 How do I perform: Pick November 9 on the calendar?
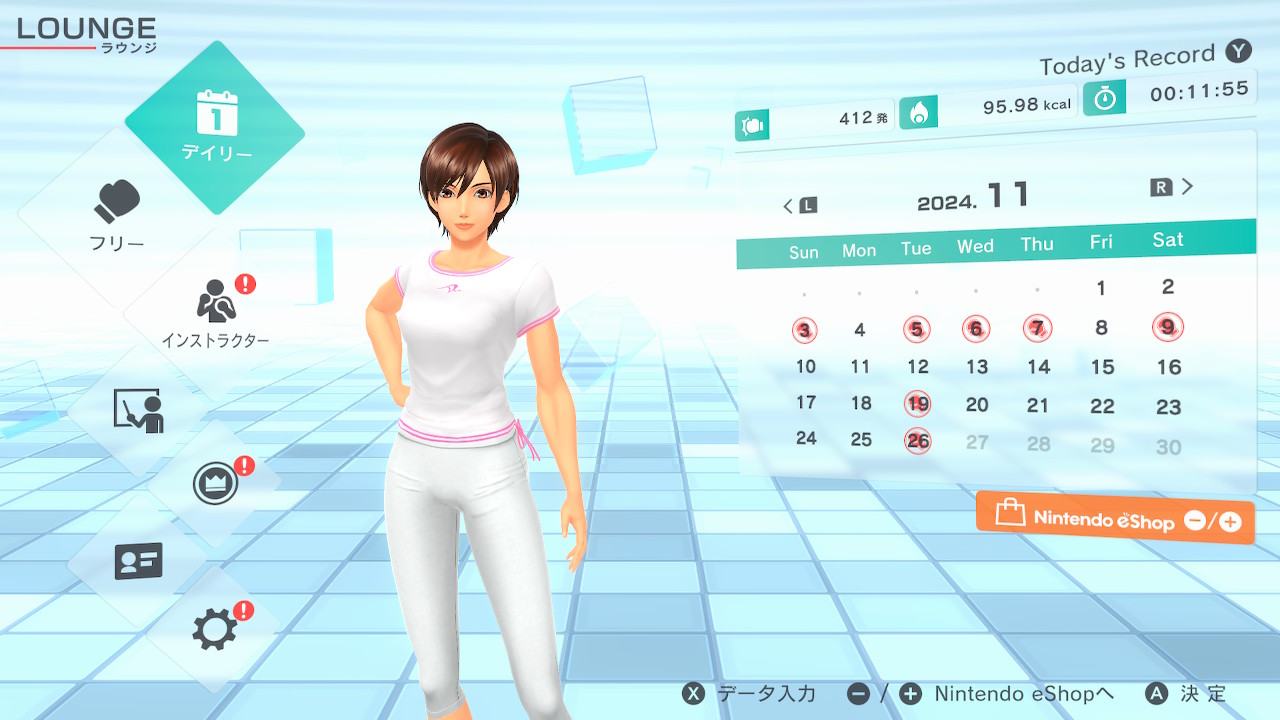(x=1167, y=326)
